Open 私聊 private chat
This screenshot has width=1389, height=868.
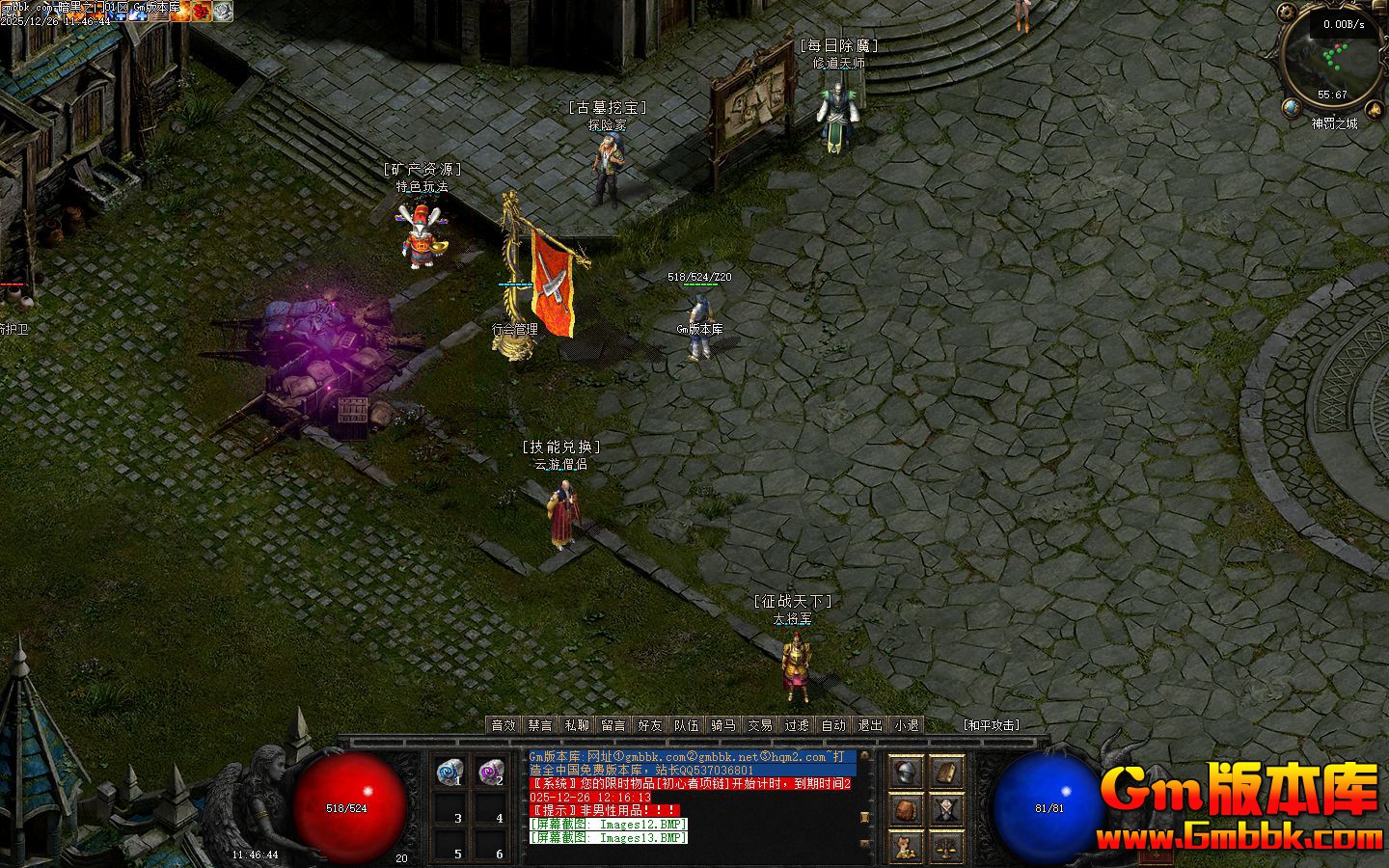tap(577, 725)
